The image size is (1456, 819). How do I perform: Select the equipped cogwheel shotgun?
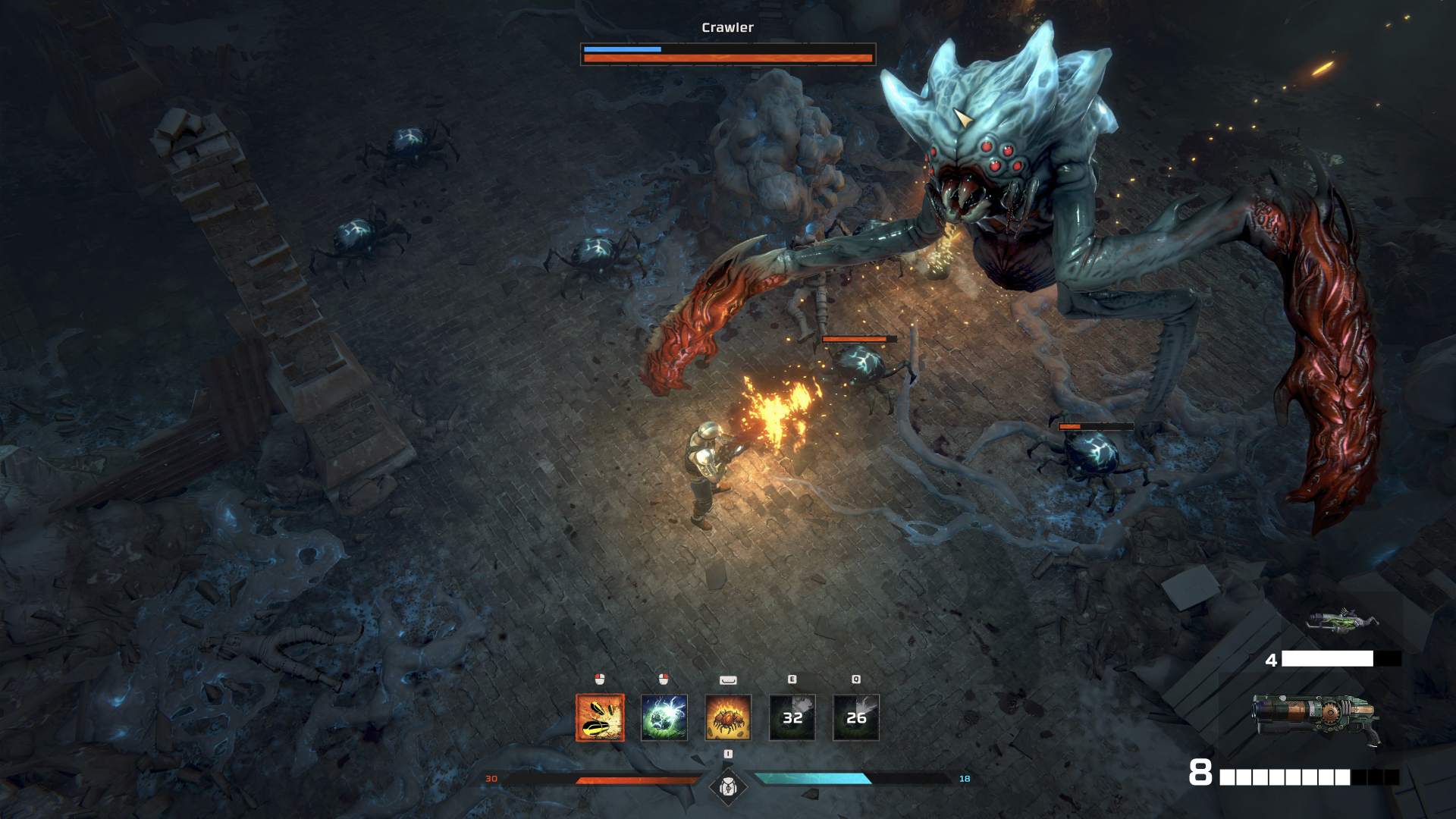pyautogui.click(x=1316, y=717)
